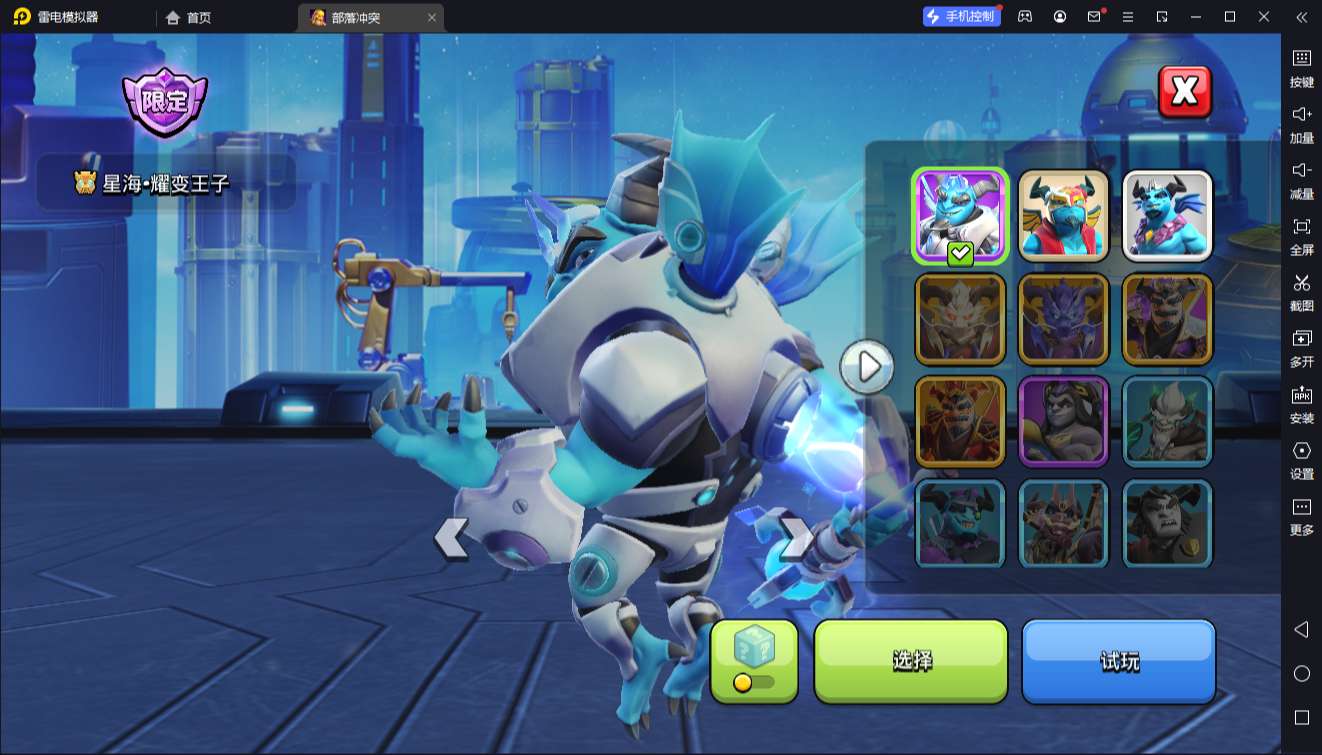Switch to the next view with right arrow
The width and height of the screenshot is (1322, 755).
point(797,538)
